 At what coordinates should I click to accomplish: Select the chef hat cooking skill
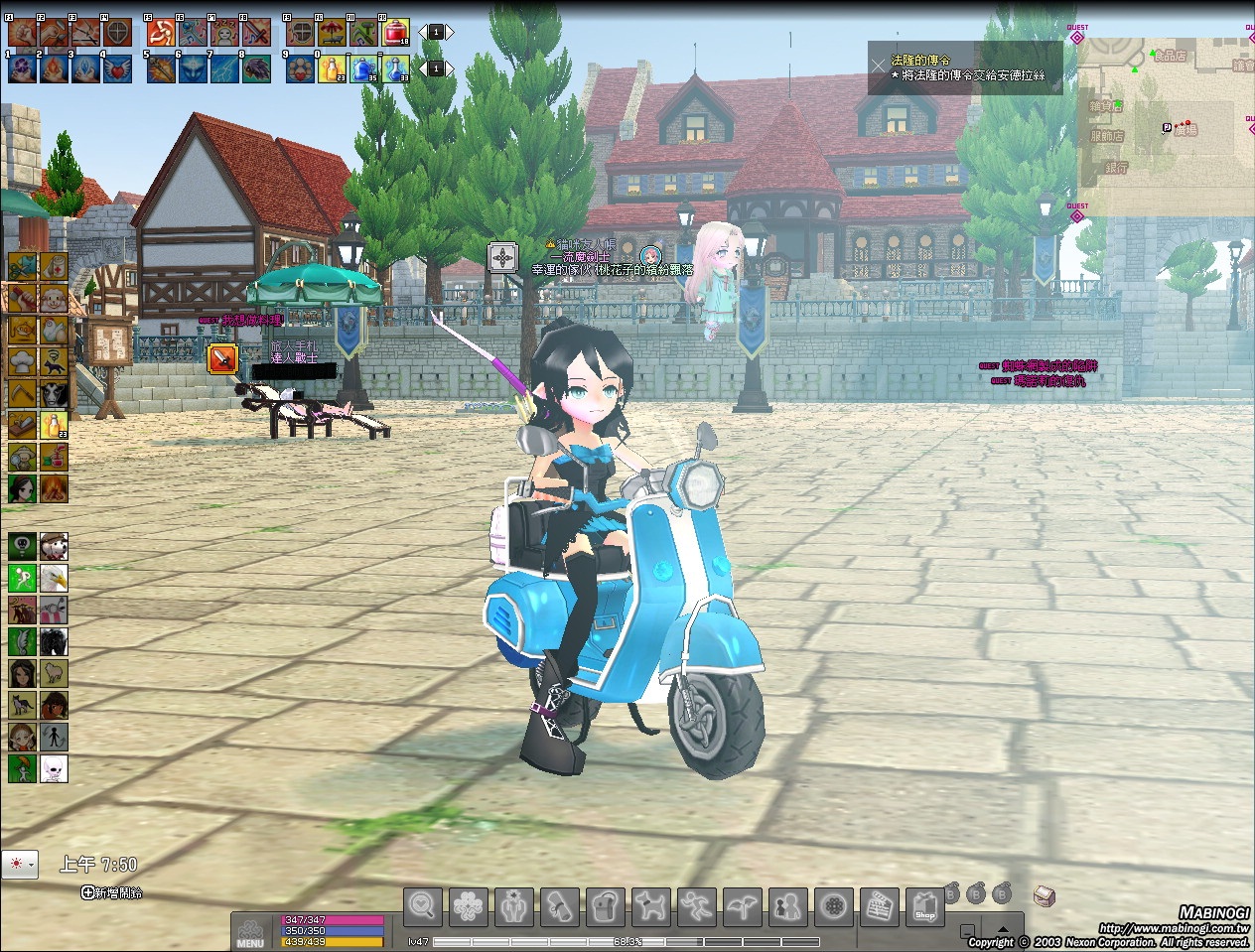(x=23, y=362)
